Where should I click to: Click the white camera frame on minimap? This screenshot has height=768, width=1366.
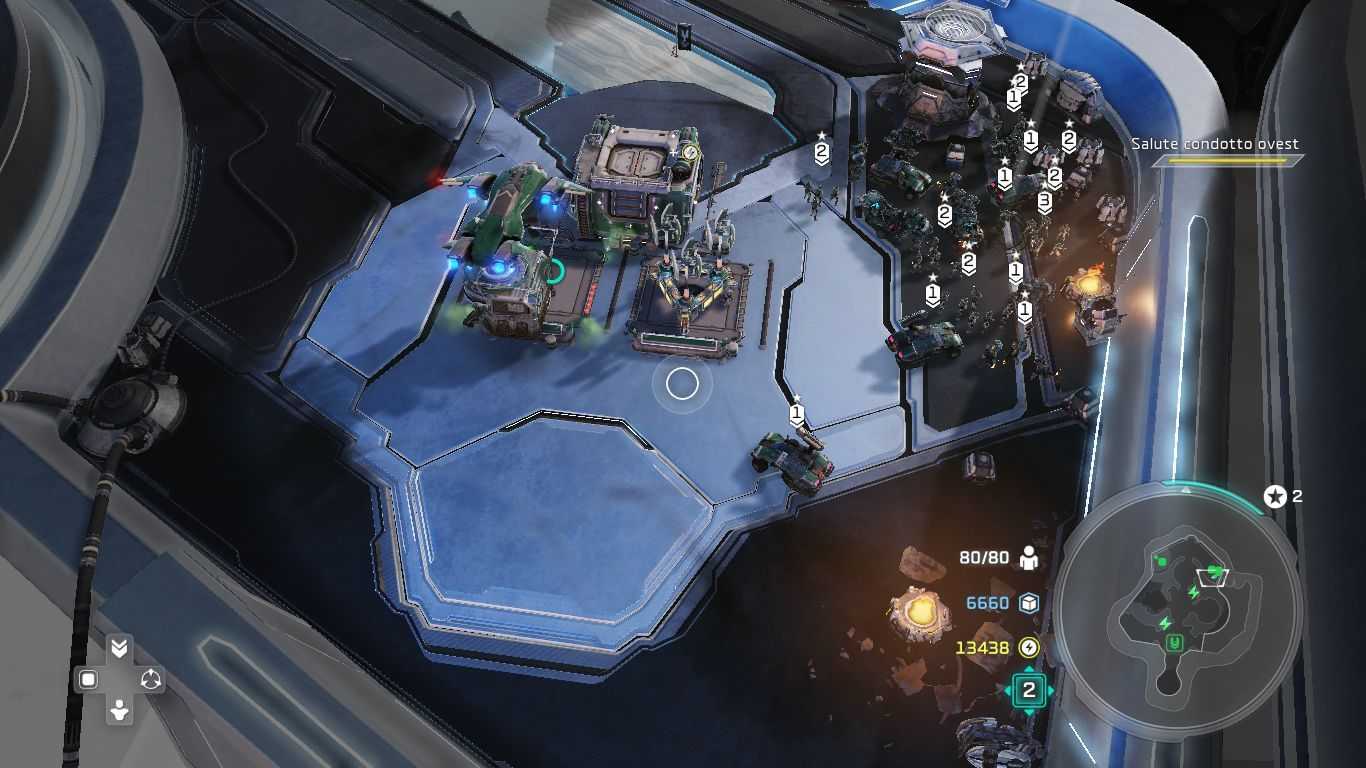(x=1212, y=575)
